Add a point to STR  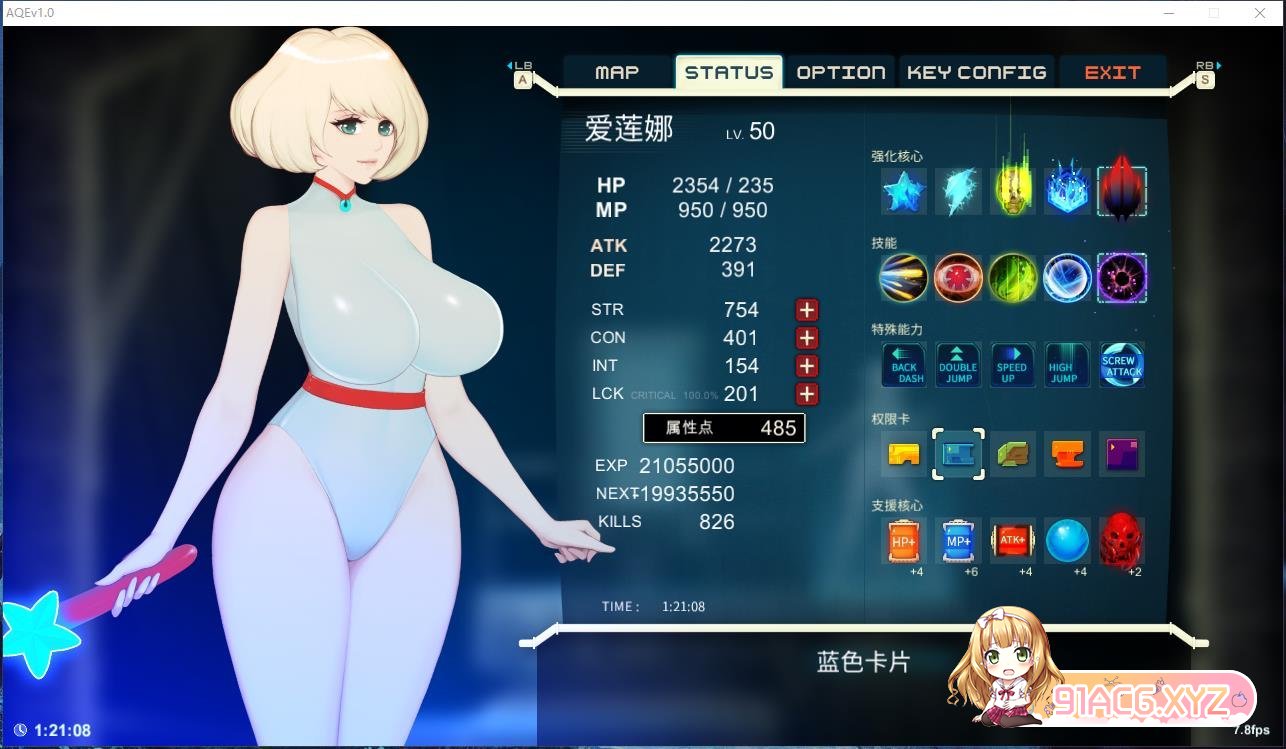tap(807, 310)
